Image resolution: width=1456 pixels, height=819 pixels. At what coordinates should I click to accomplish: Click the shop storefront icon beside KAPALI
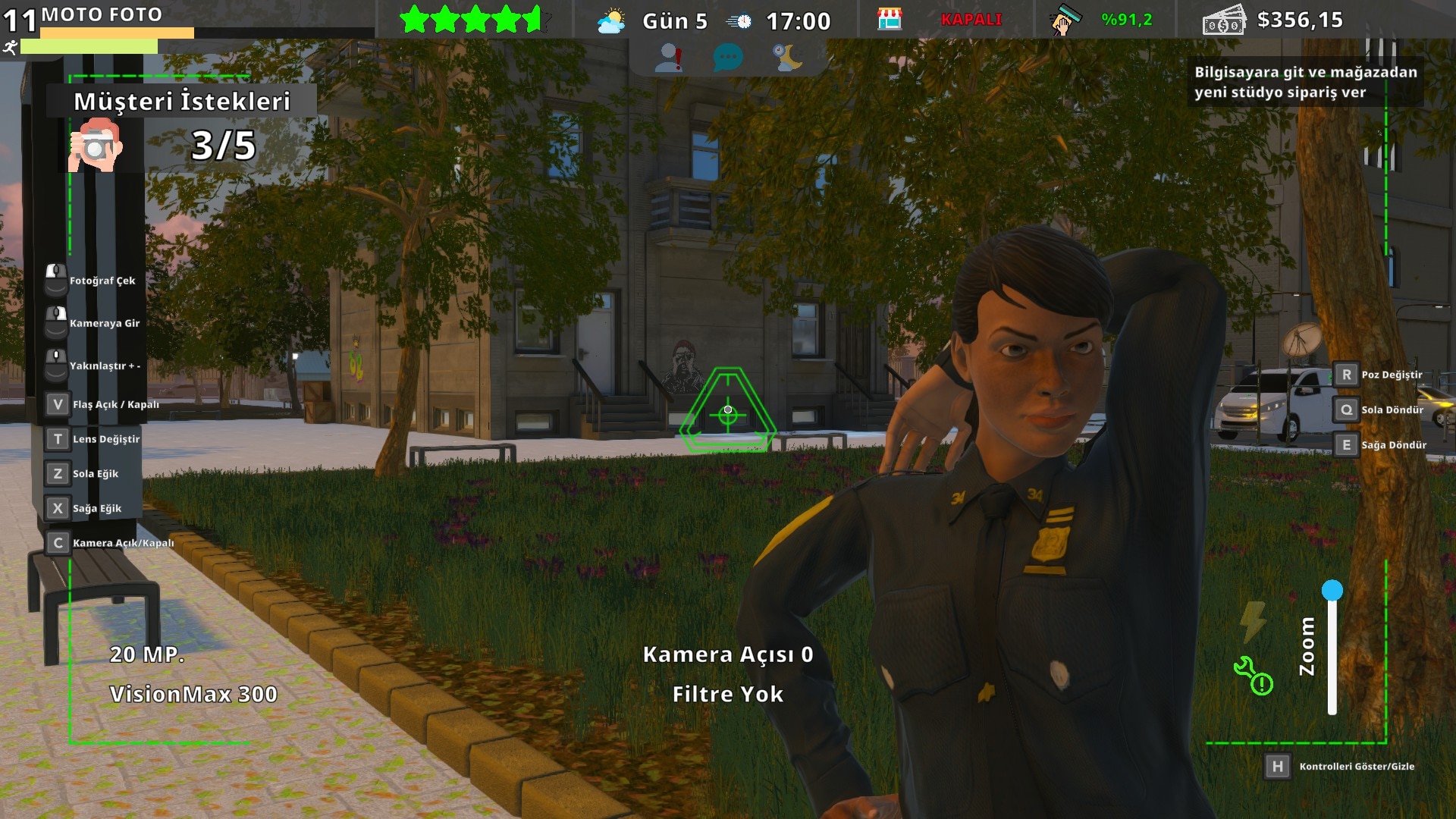pyautogui.click(x=890, y=20)
